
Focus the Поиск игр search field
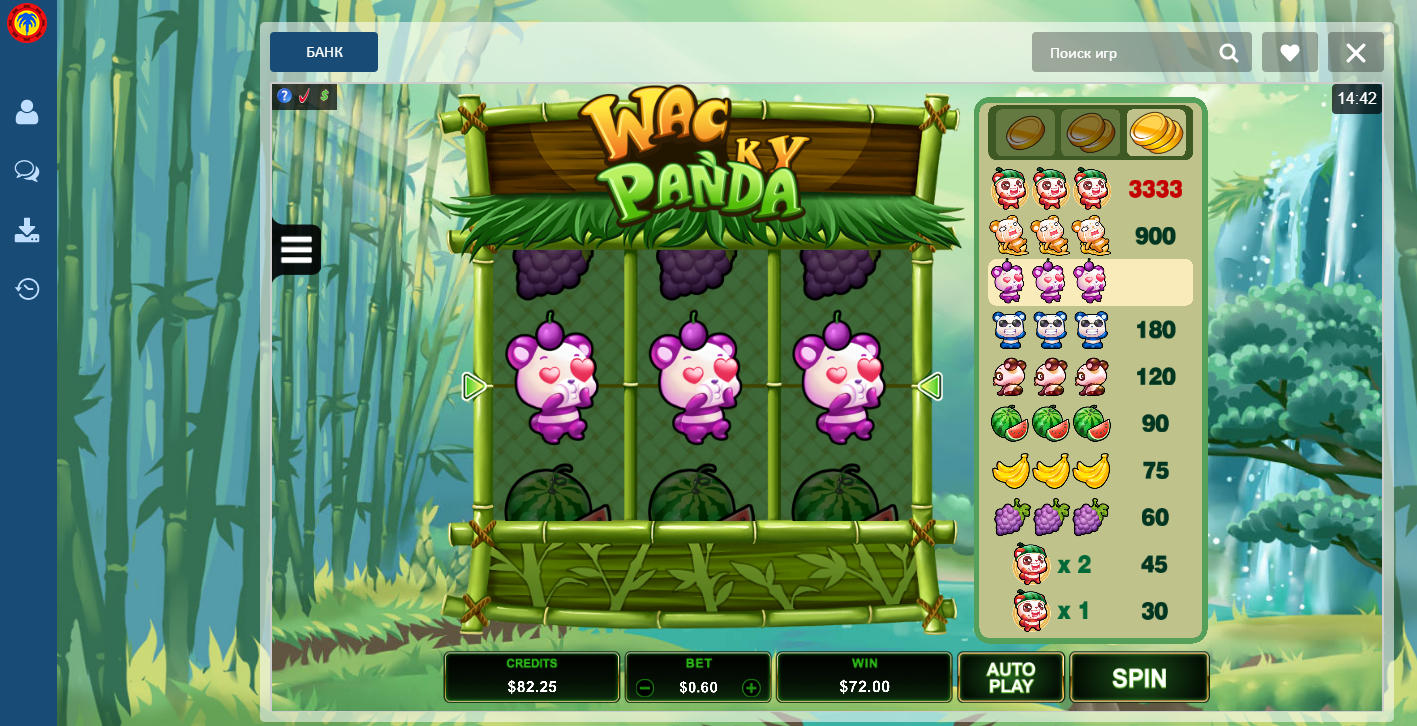(x=1125, y=53)
